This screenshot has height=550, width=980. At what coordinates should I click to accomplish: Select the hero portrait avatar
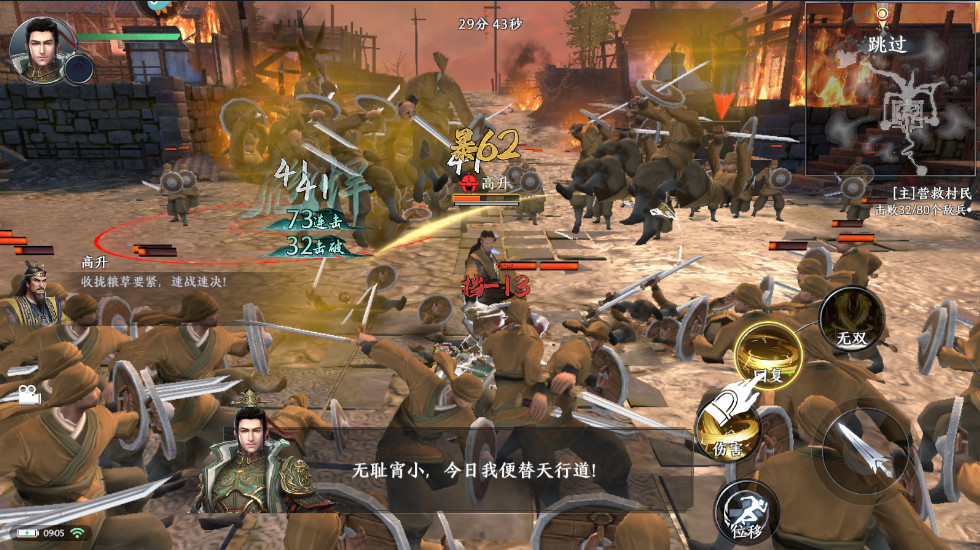click(36, 46)
